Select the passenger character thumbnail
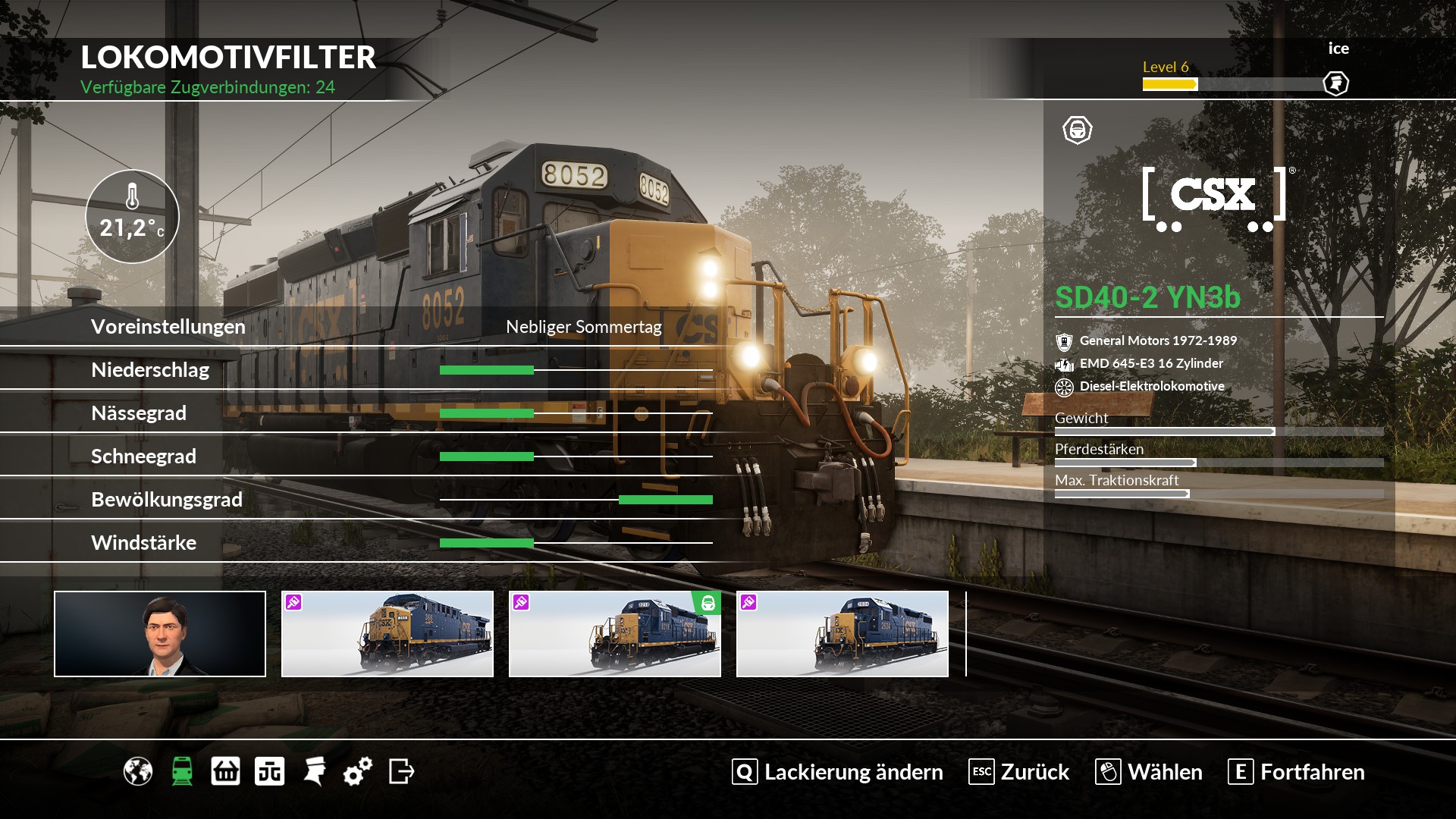This screenshot has width=1456, height=819. [160, 634]
